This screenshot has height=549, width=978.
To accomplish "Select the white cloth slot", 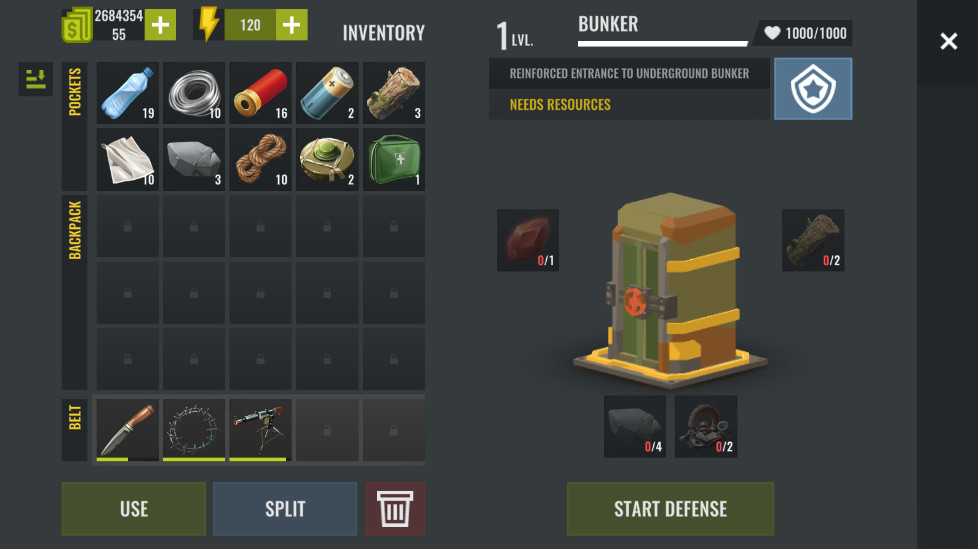I will [128, 160].
